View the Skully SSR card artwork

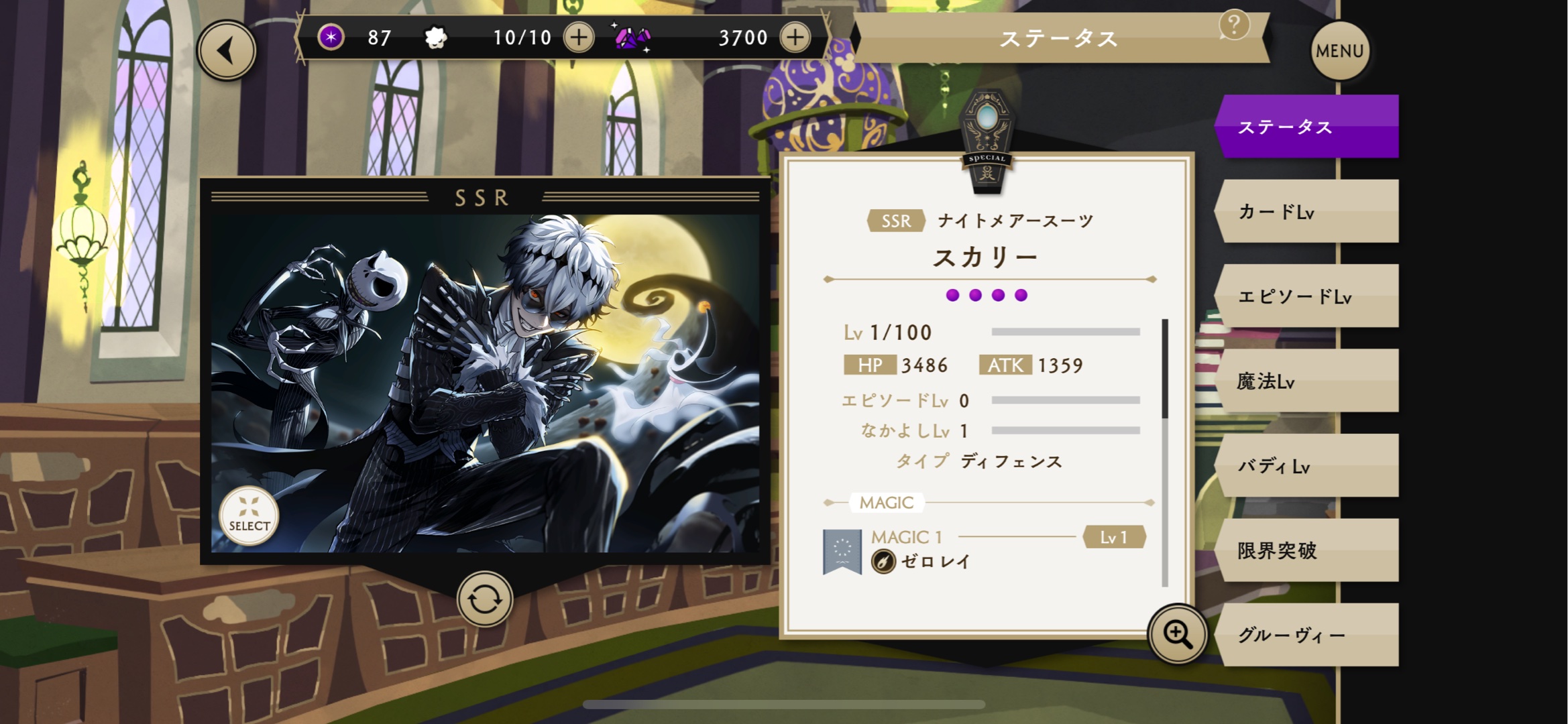(x=486, y=382)
